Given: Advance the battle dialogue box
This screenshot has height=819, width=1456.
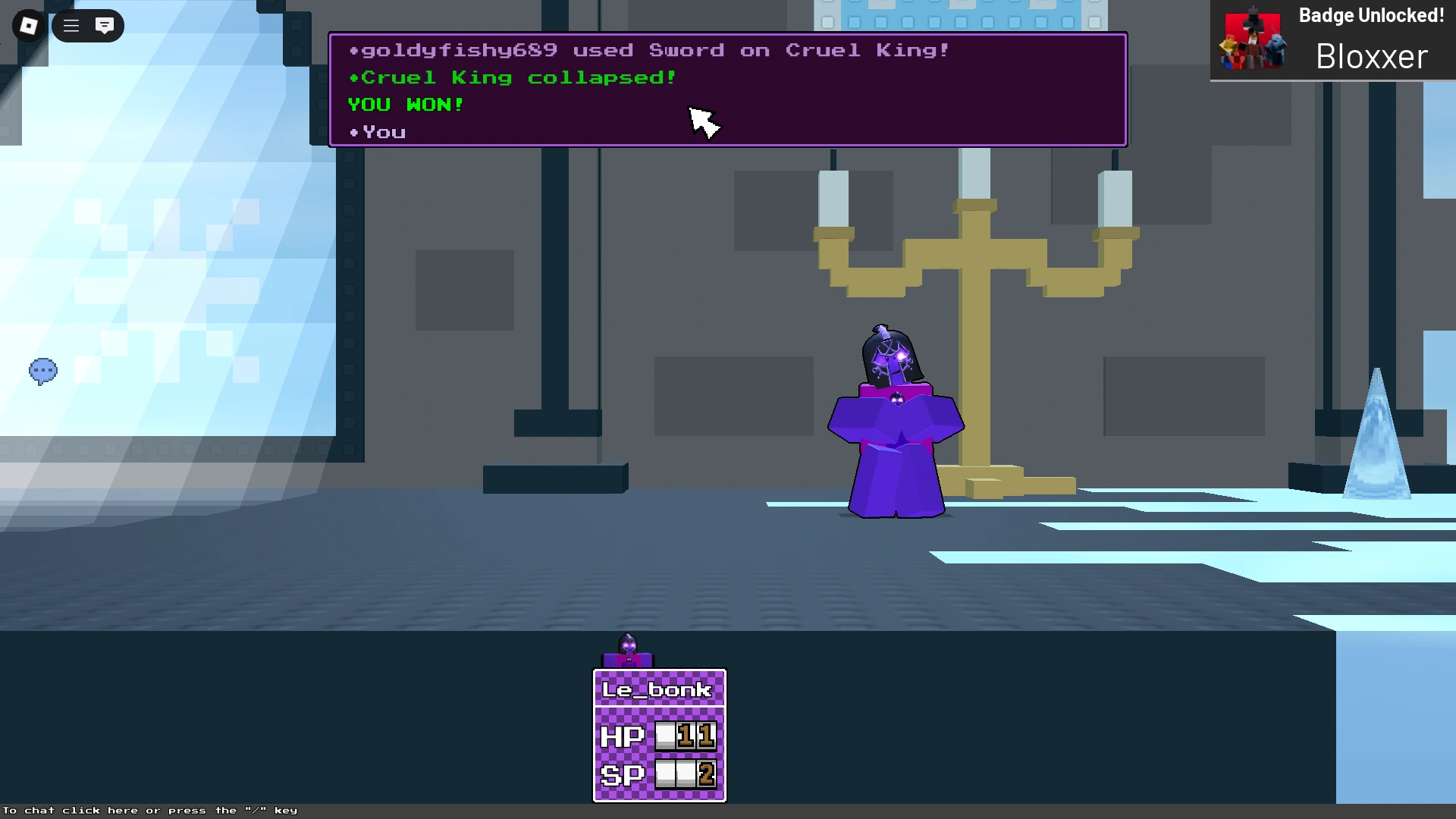Looking at the screenshot, I should 728,89.
